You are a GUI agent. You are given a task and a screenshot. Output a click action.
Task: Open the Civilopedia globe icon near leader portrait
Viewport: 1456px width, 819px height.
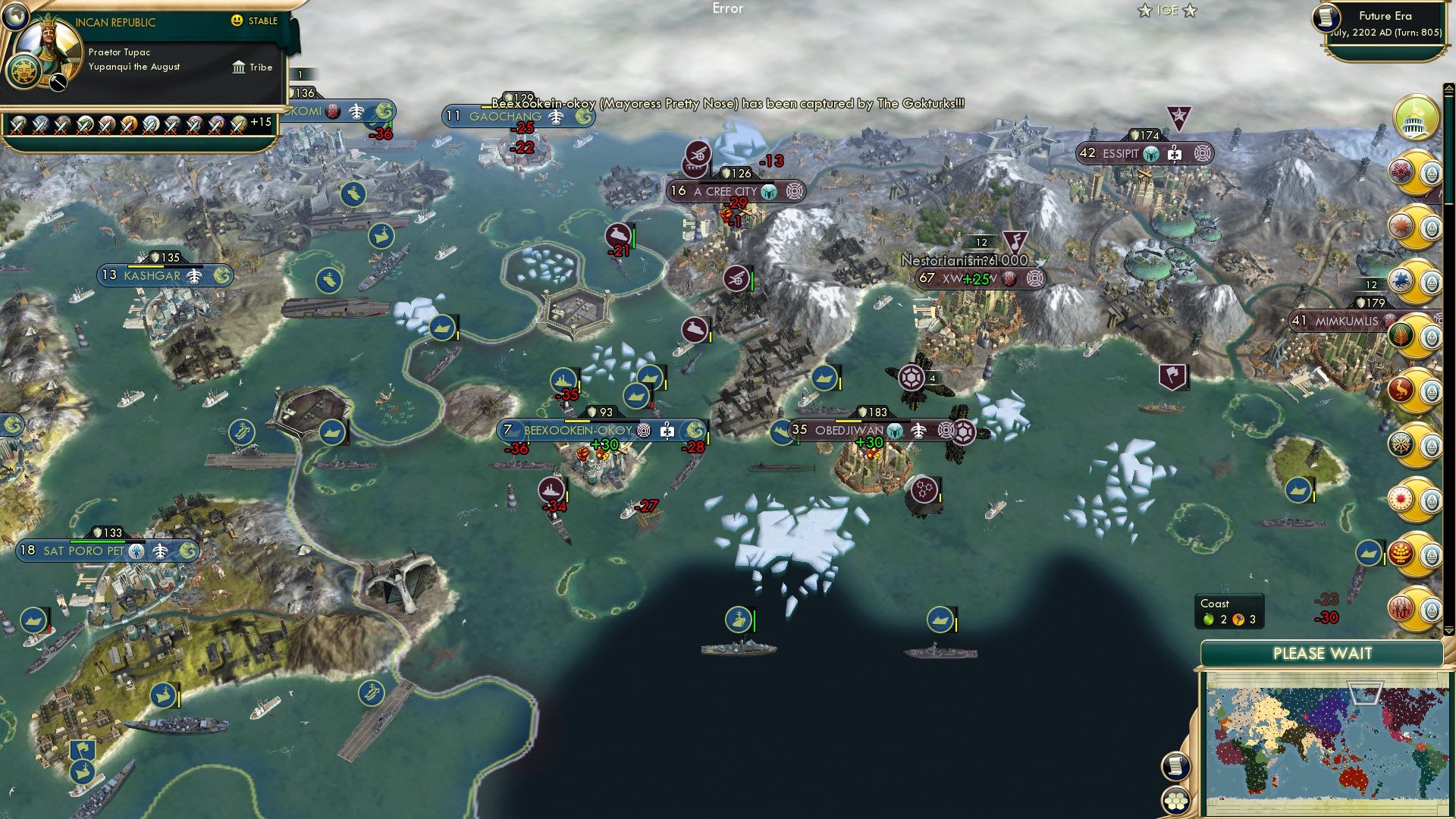[x=16, y=18]
